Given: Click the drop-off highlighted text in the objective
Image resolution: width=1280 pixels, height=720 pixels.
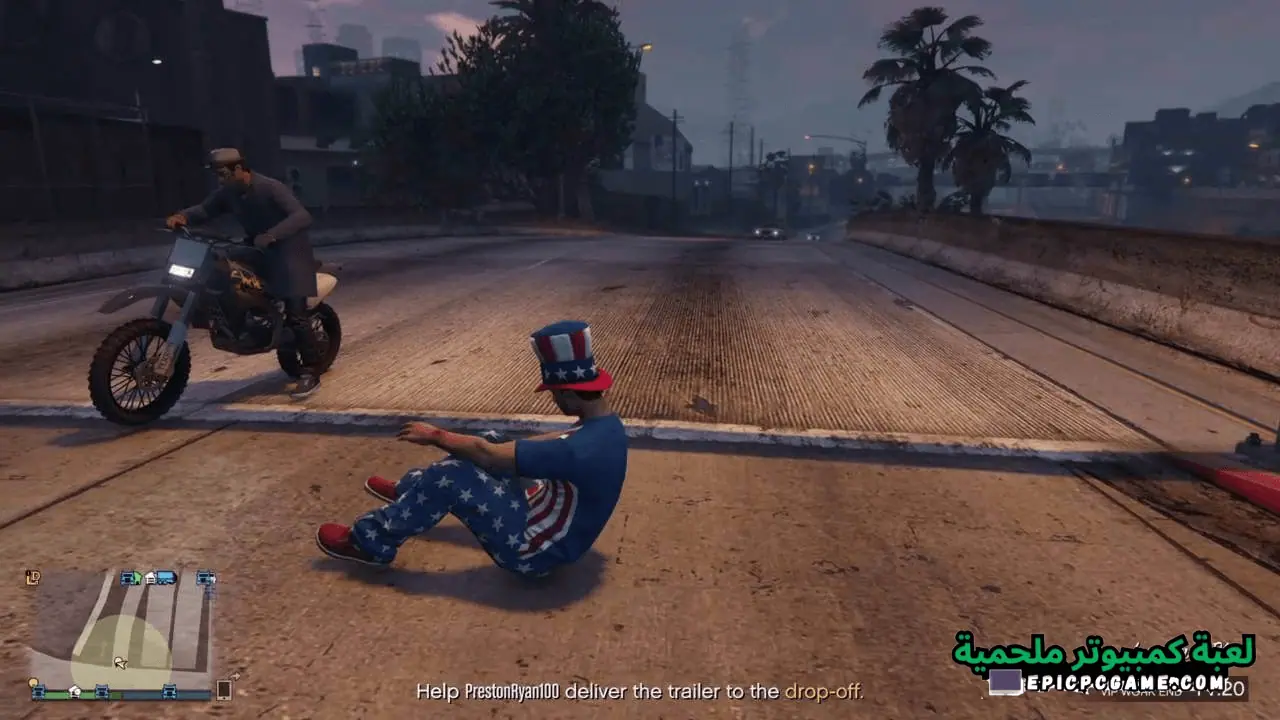Looking at the screenshot, I should pos(825,691).
